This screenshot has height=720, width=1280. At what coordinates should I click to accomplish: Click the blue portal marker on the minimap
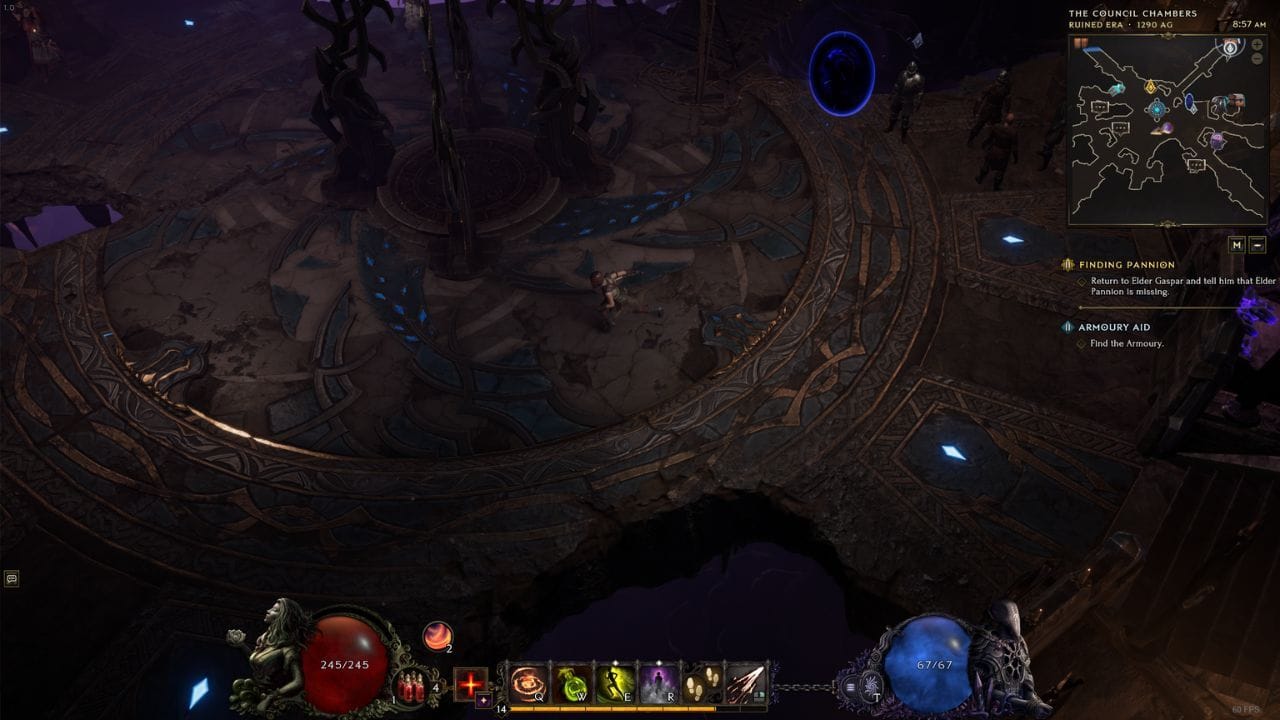pyautogui.click(x=1191, y=101)
